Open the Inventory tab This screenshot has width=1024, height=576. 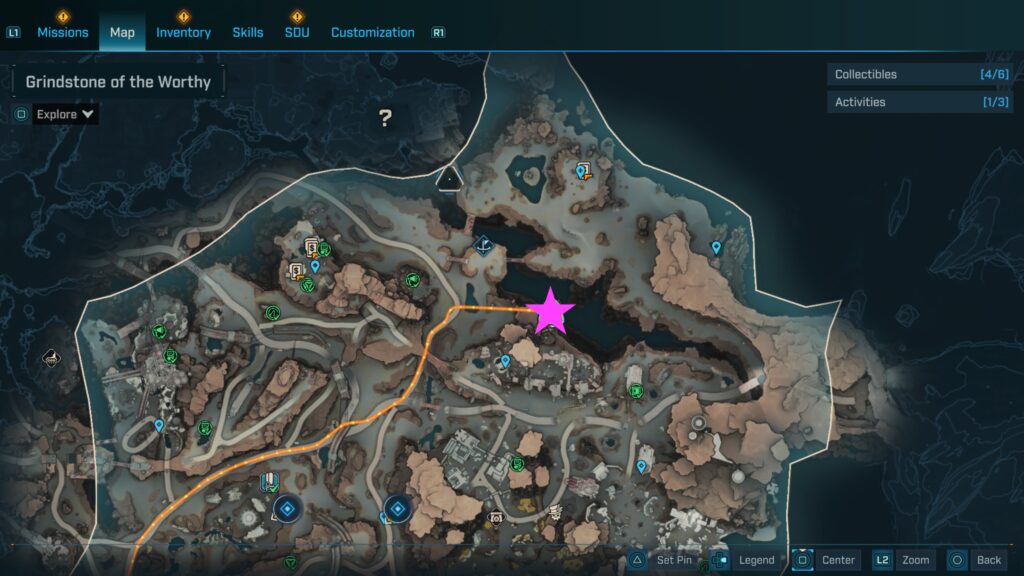point(183,32)
